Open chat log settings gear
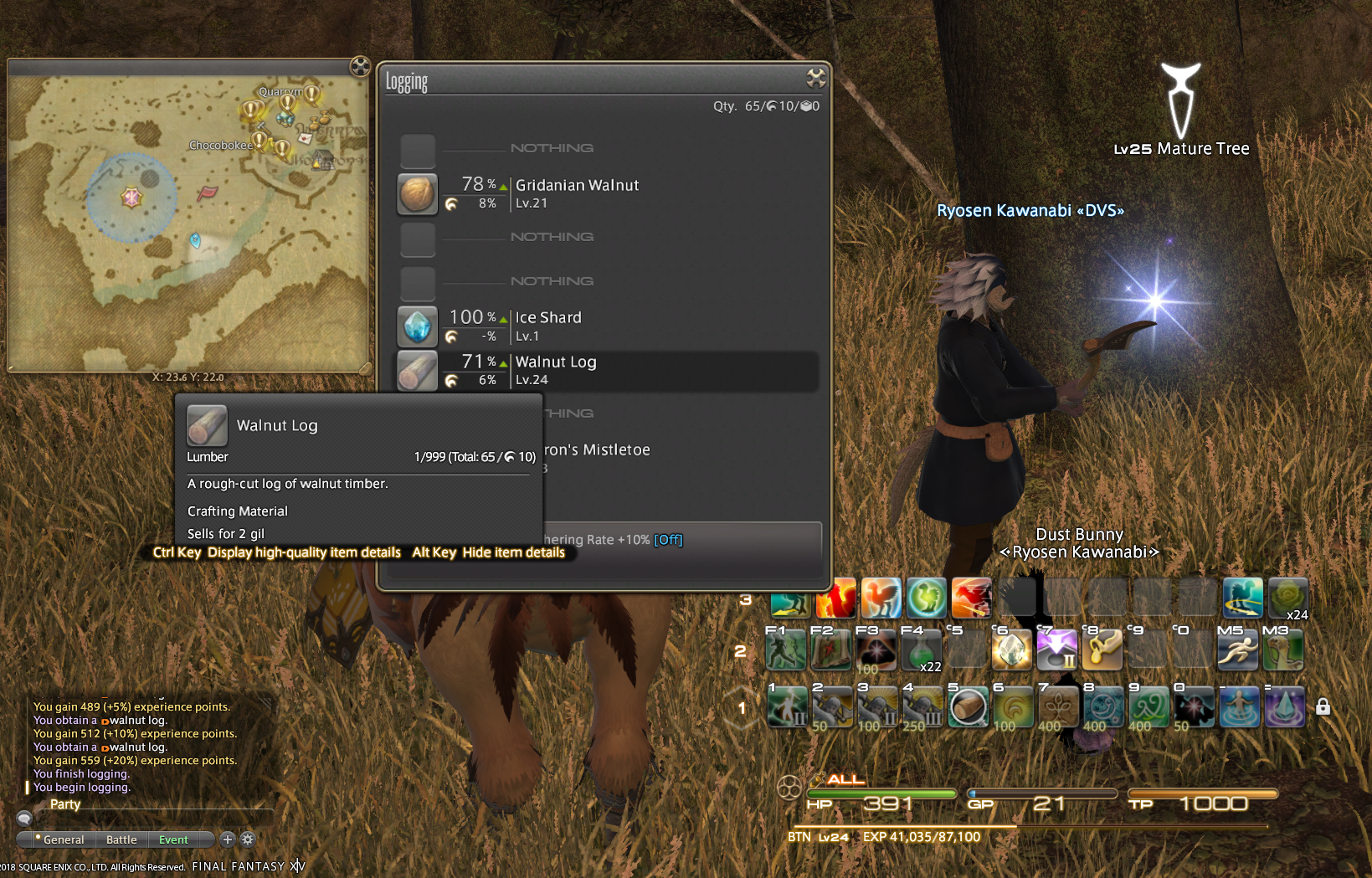This screenshot has width=1372, height=878. (x=248, y=839)
